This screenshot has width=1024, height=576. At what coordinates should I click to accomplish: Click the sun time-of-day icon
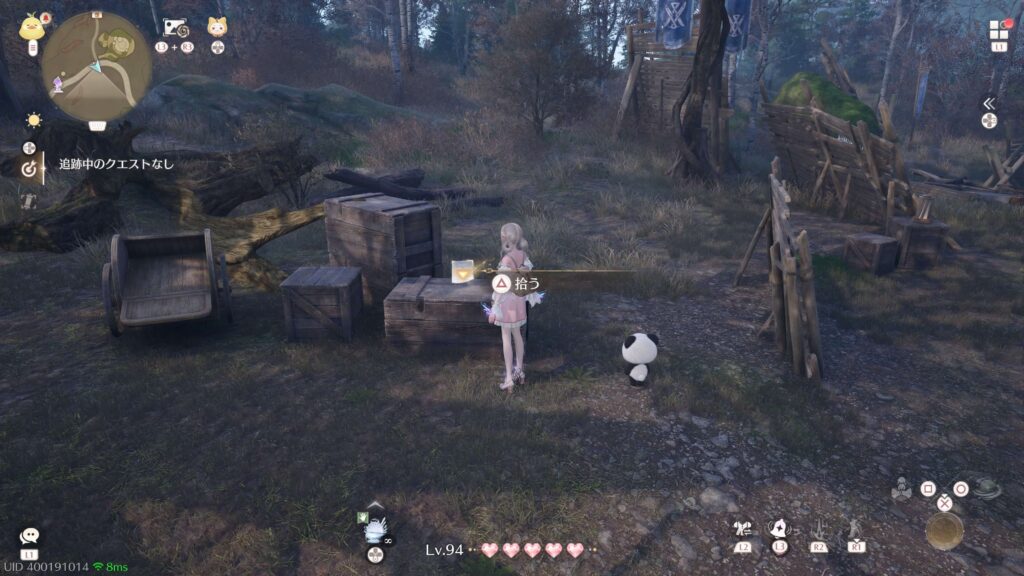[34, 120]
